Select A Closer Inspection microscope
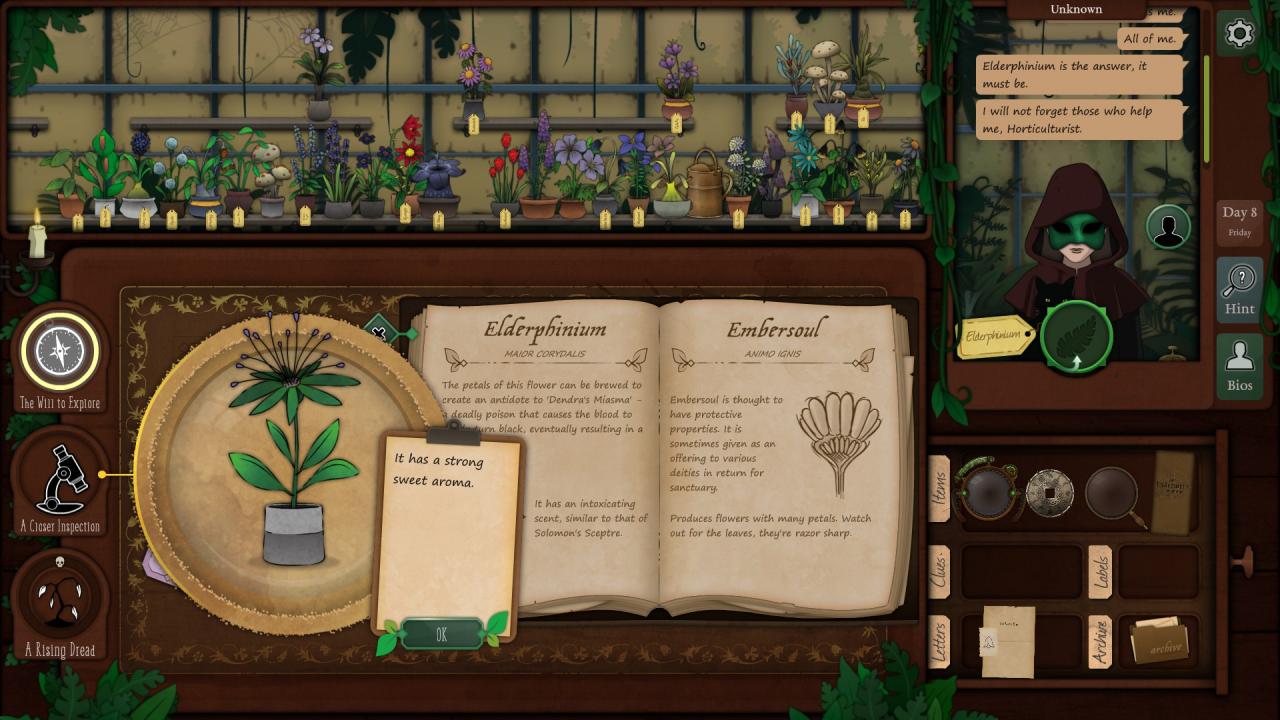The width and height of the screenshot is (1280, 720). (60, 480)
